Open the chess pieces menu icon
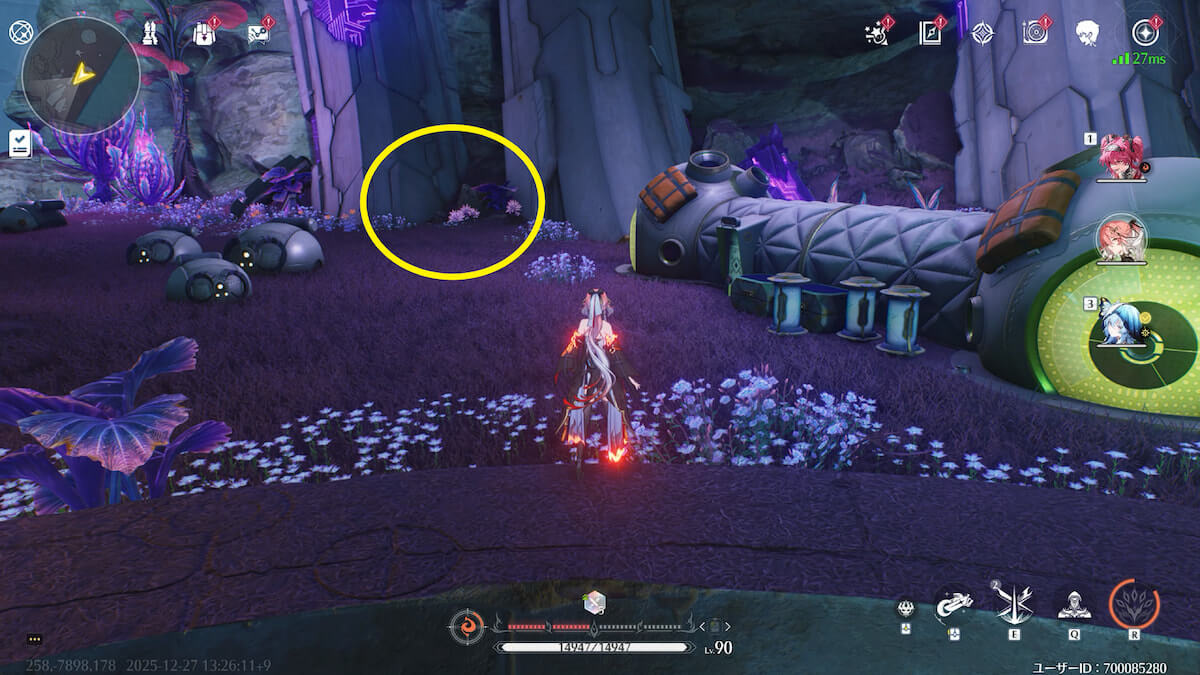 pyautogui.click(x=148, y=32)
